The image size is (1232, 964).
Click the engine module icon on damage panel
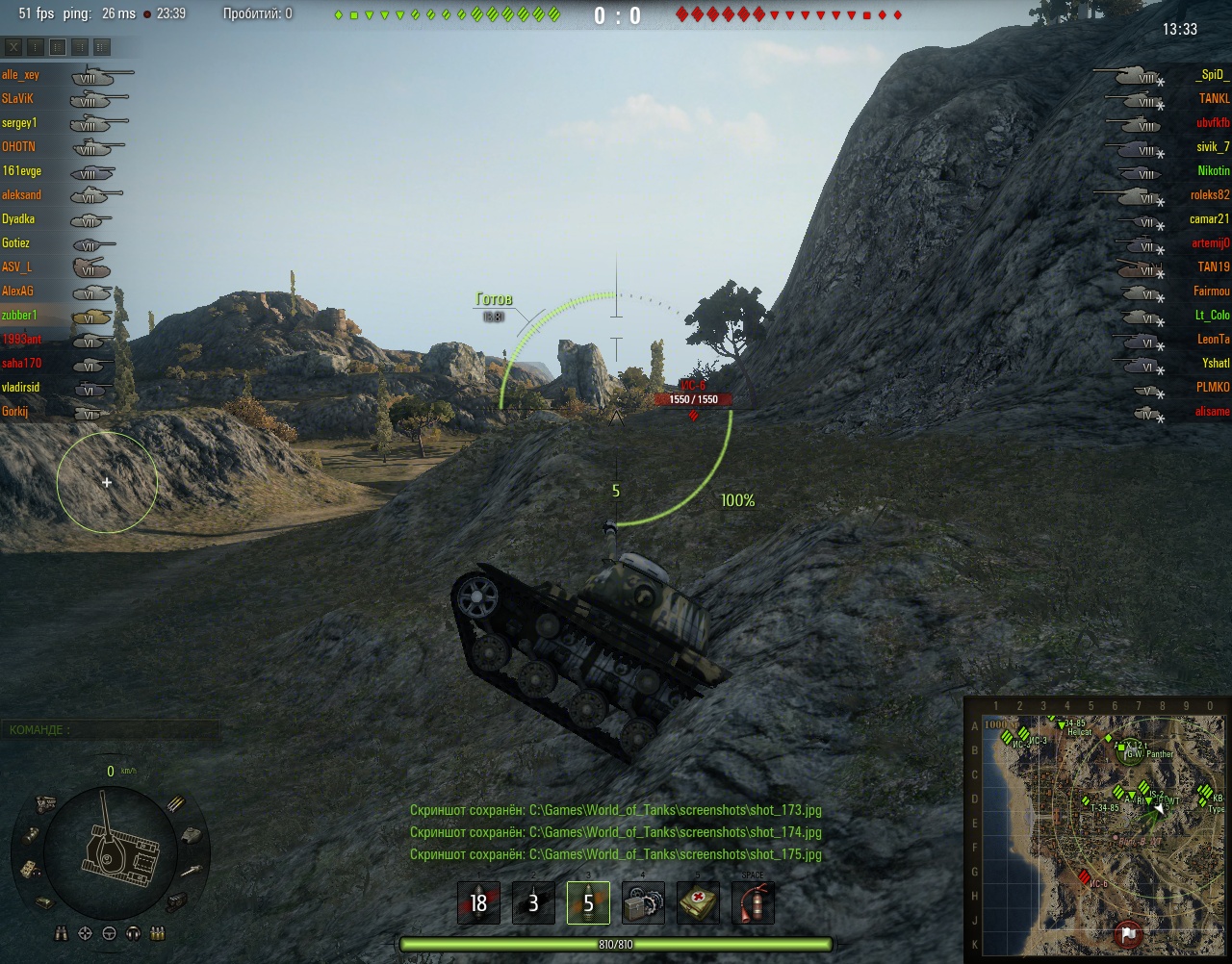[x=44, y=803]
